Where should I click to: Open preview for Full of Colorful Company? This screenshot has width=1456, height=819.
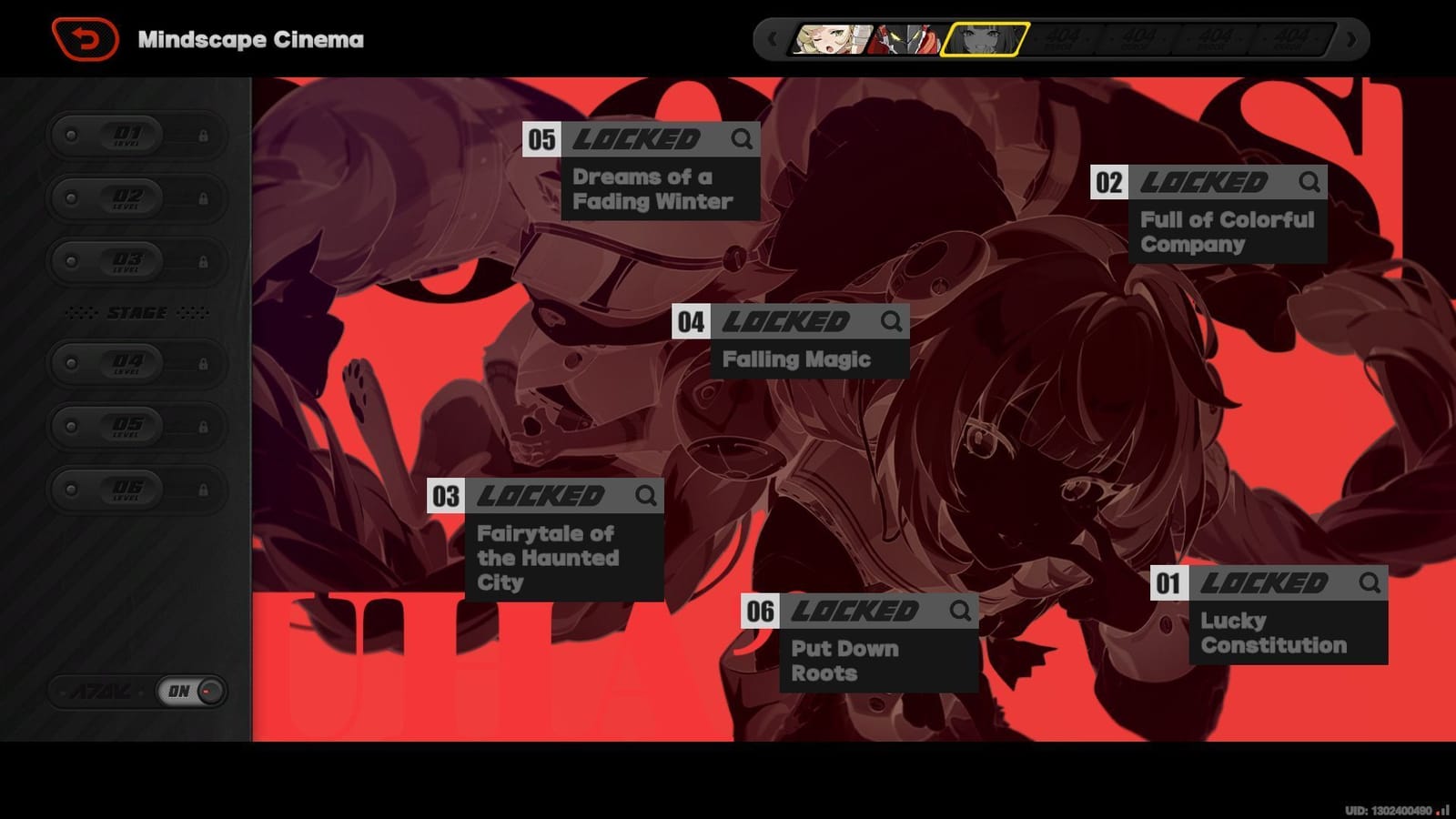click(x=1310, y=183)
